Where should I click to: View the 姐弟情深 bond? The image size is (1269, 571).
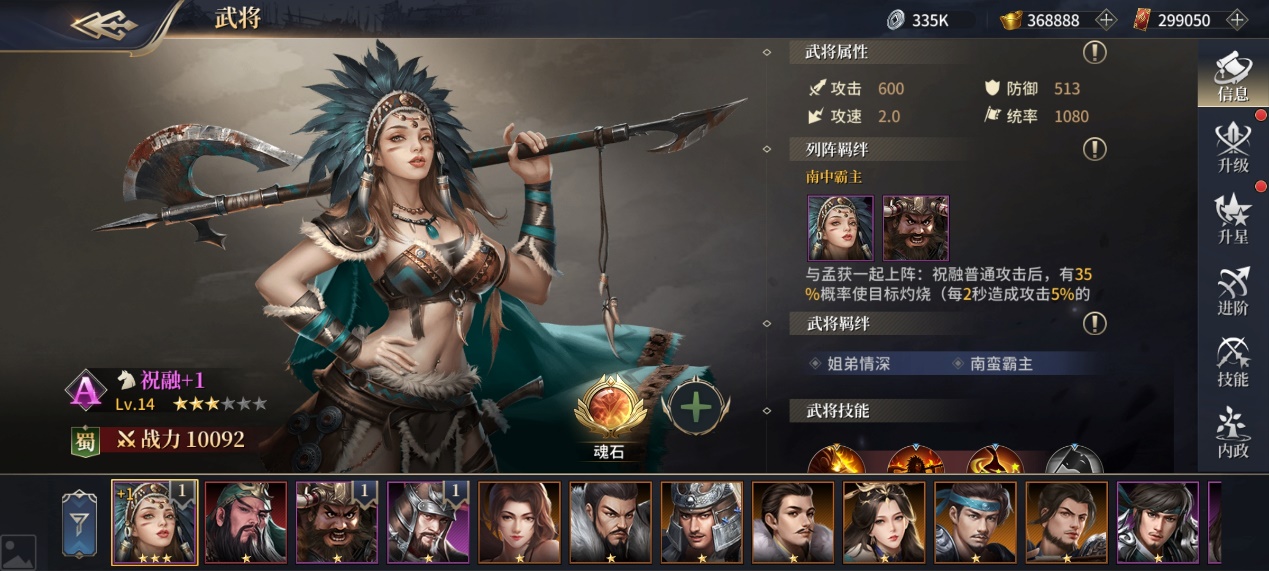click(x=857, y=364)
